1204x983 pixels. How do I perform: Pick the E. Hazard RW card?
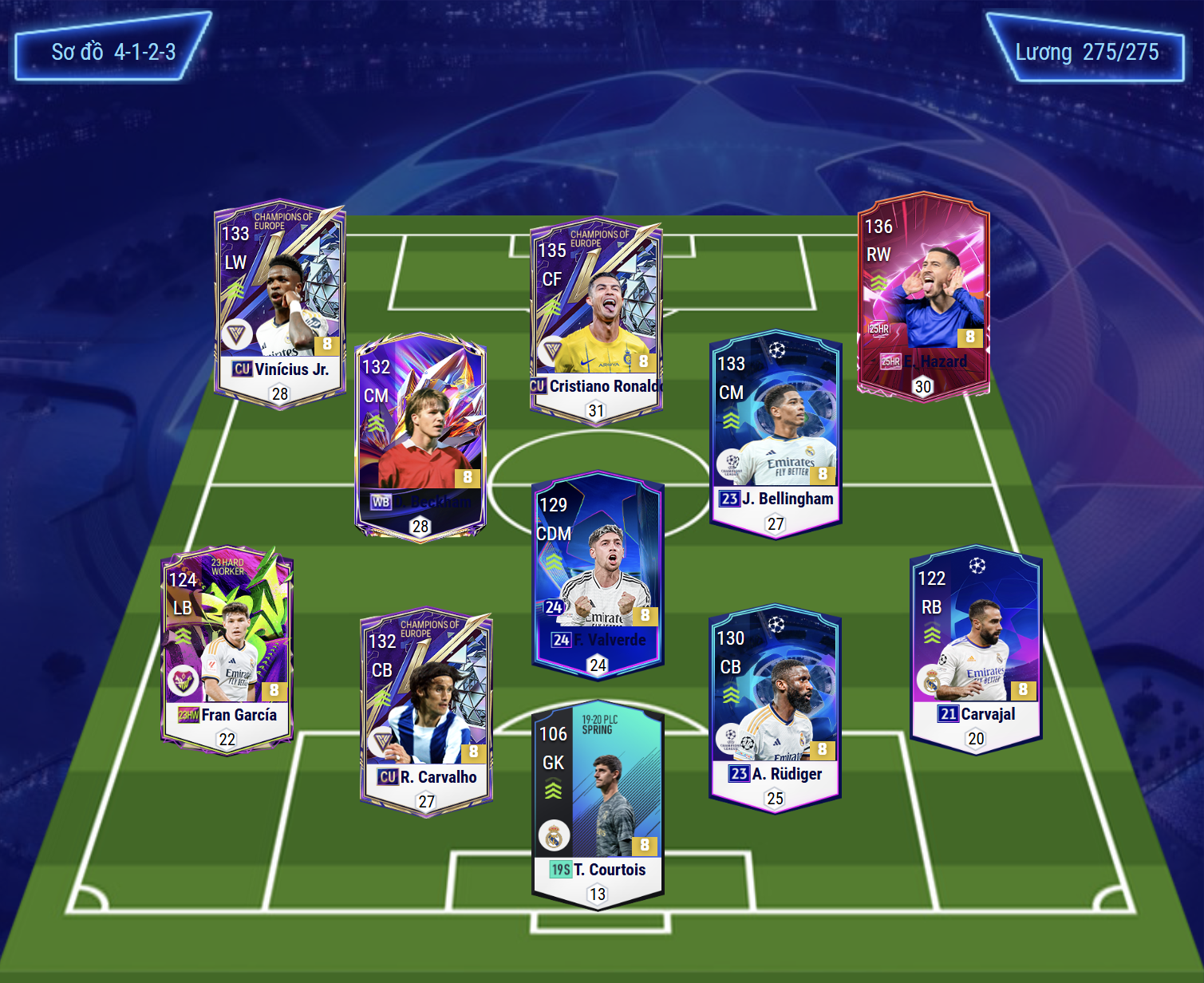point(923,295)
